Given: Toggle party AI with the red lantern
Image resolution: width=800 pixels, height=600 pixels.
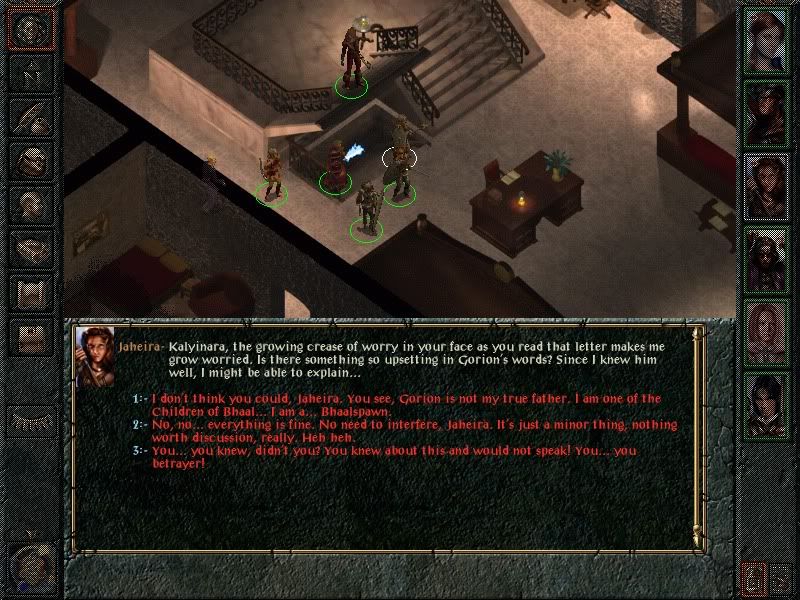Looking at the screenshot, I should [x=752, y=577].
